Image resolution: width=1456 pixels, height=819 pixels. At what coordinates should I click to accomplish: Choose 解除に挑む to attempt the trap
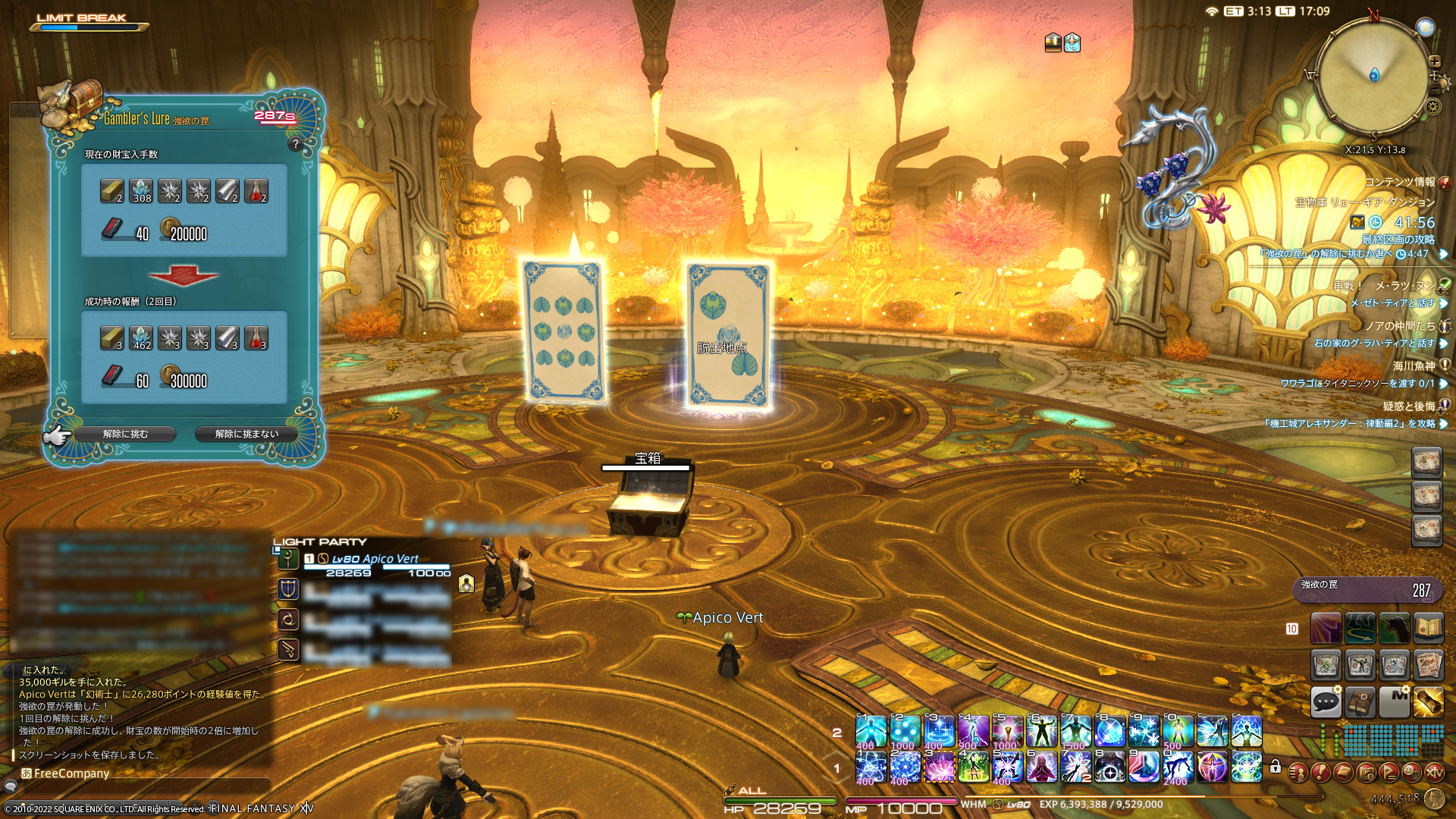(126, 434)
